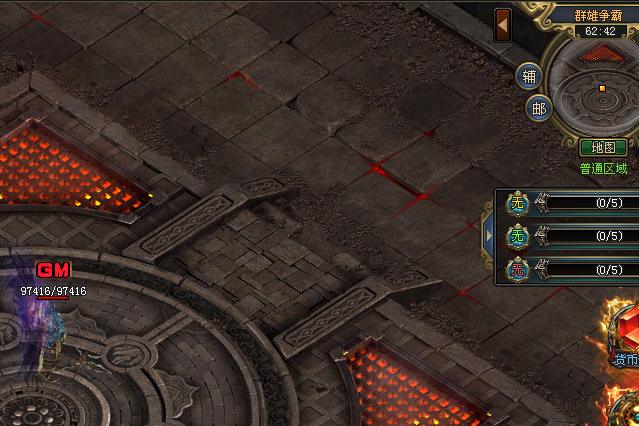The width and height of the screenshot is (639, 426).
Task: Select the green 无 team icon
Action: click(517, 236)
